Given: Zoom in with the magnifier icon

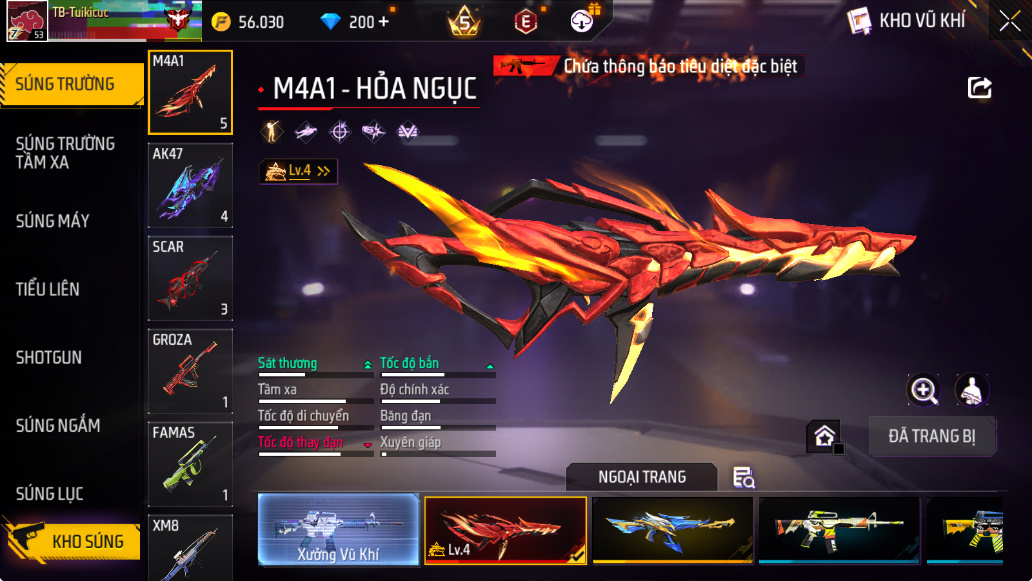Looking at the screenshot, I should click(x=923, y=391).
